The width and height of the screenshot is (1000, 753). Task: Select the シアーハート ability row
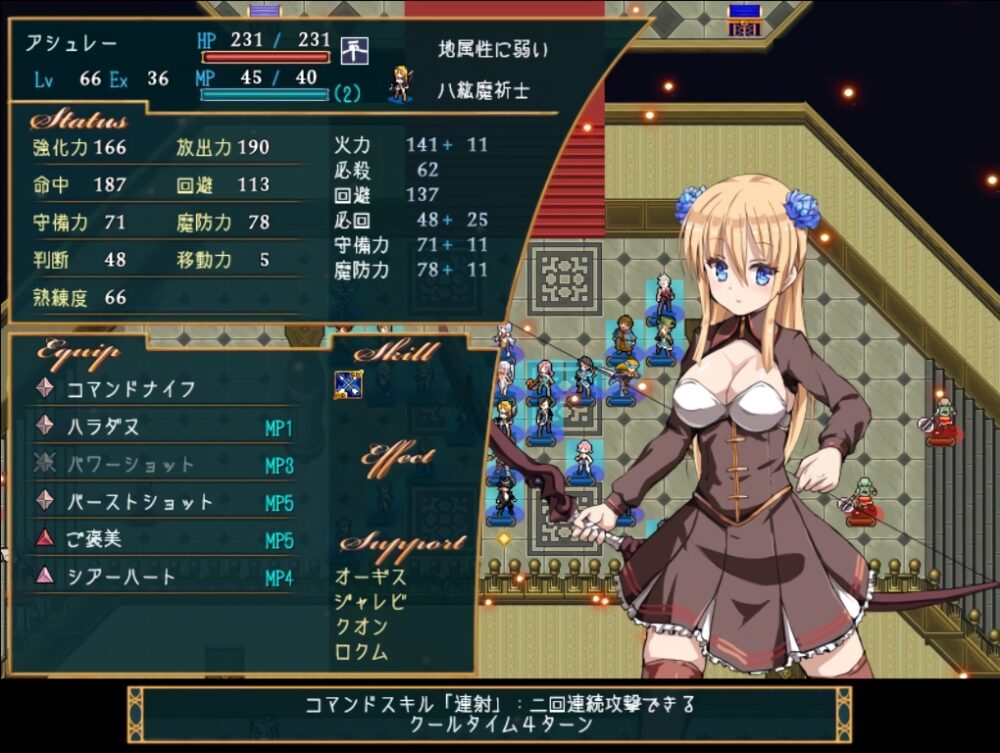(120, 577)
